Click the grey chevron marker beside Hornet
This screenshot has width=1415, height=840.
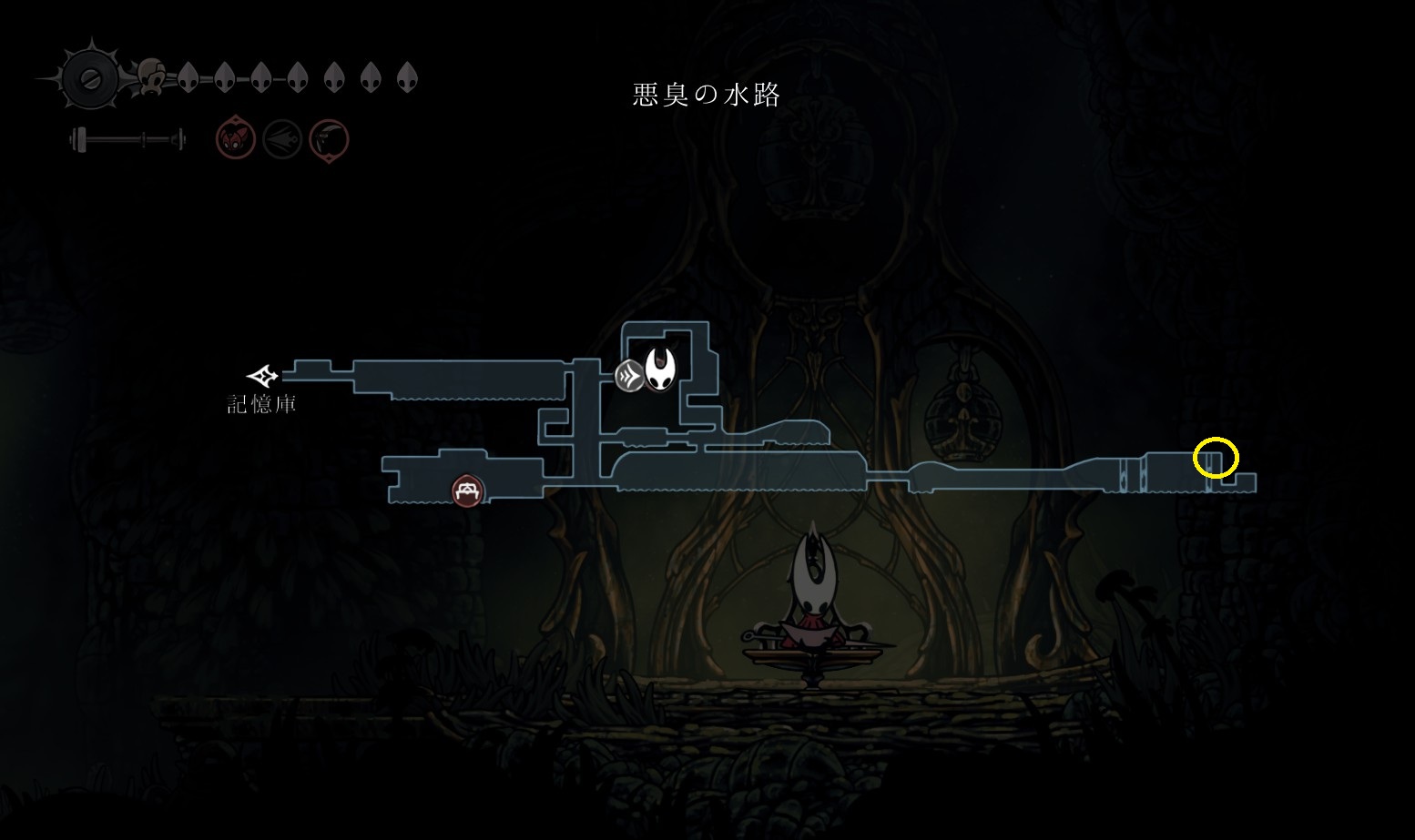click(x=629, y=375)
